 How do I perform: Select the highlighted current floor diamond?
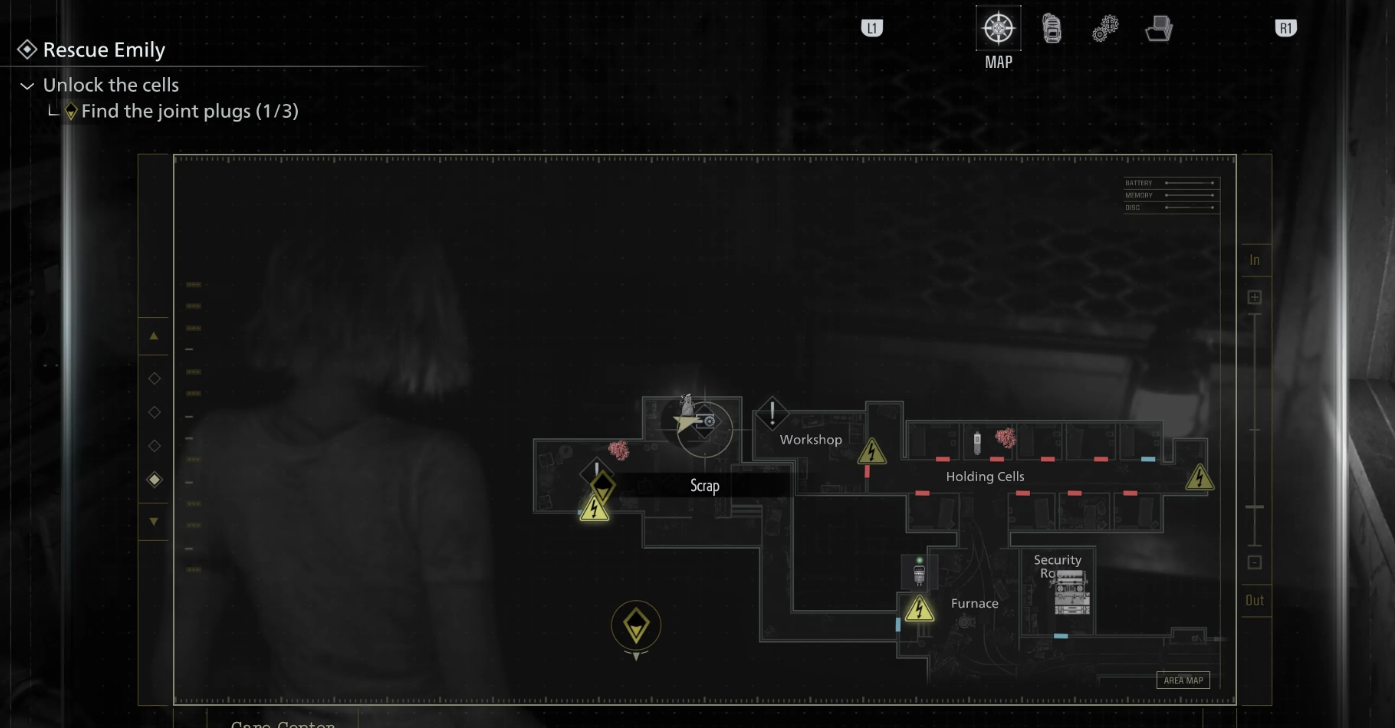154,480
